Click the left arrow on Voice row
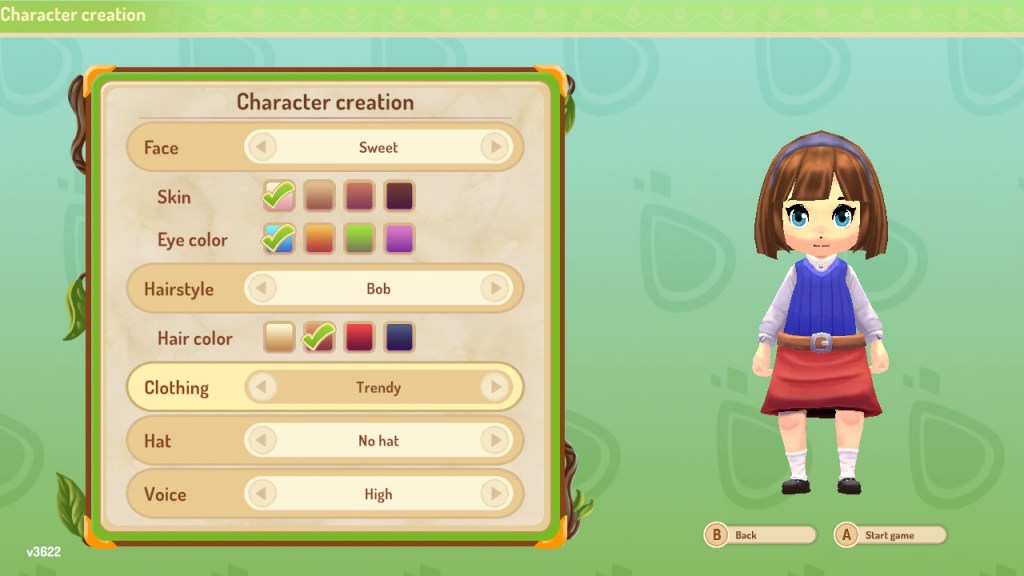 tap(261, 493)
